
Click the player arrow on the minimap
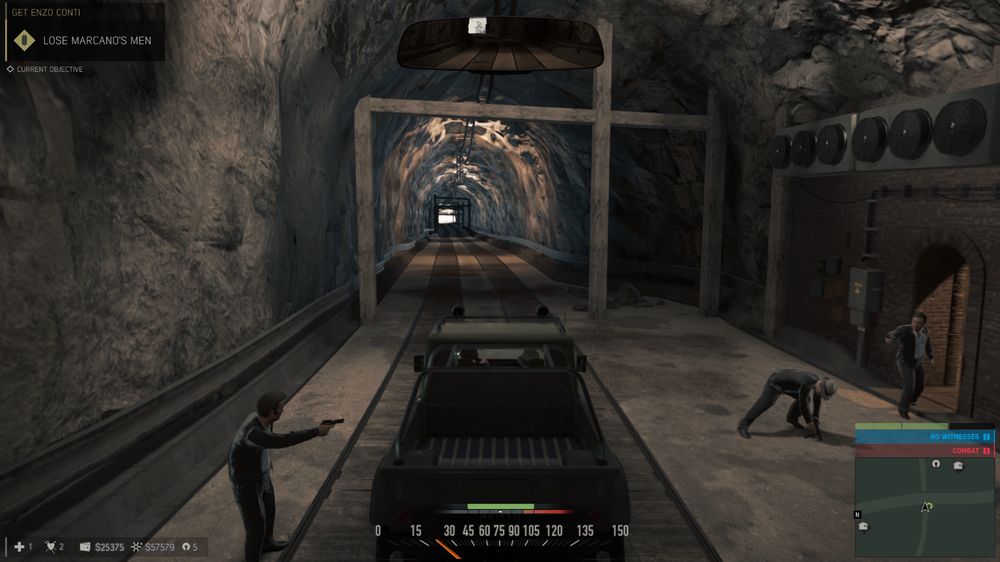[927, 507]
